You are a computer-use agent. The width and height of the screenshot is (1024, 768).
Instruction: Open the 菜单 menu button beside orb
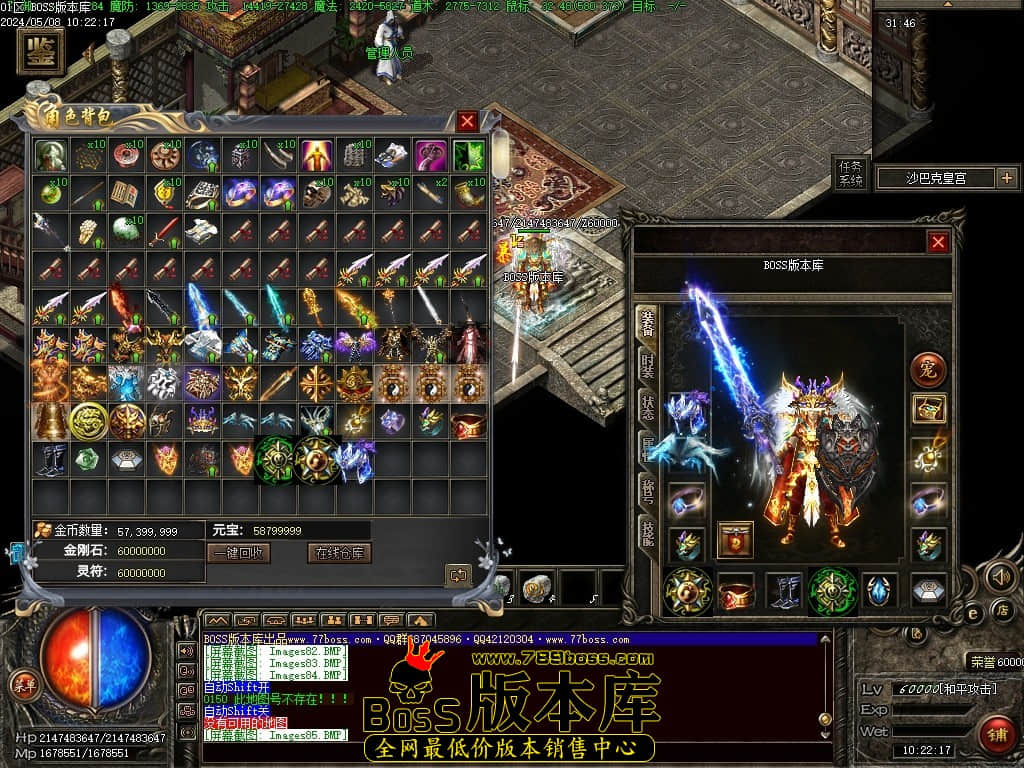point(22,685)
